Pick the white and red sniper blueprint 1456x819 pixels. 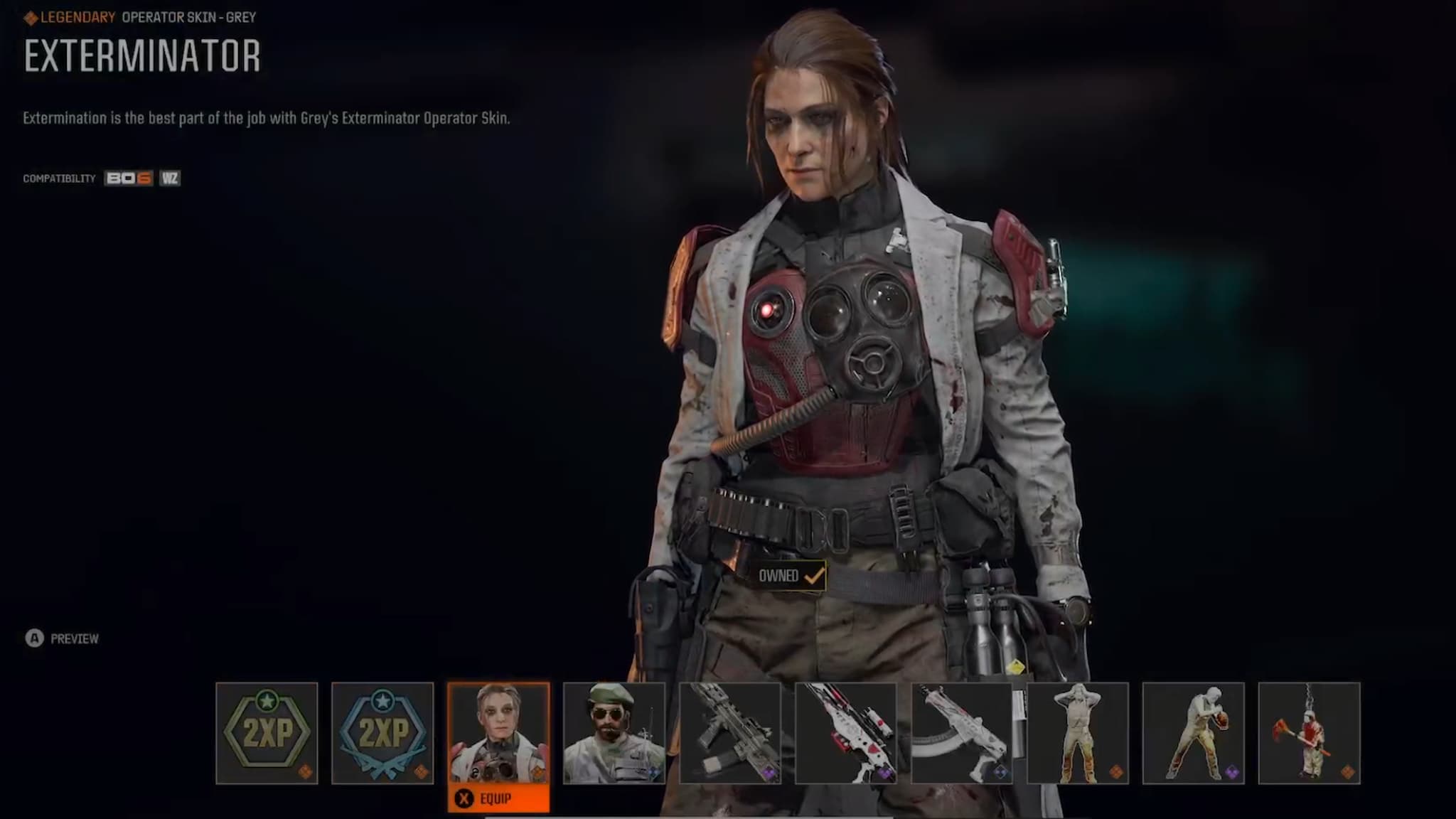click(x=846, y=733)
